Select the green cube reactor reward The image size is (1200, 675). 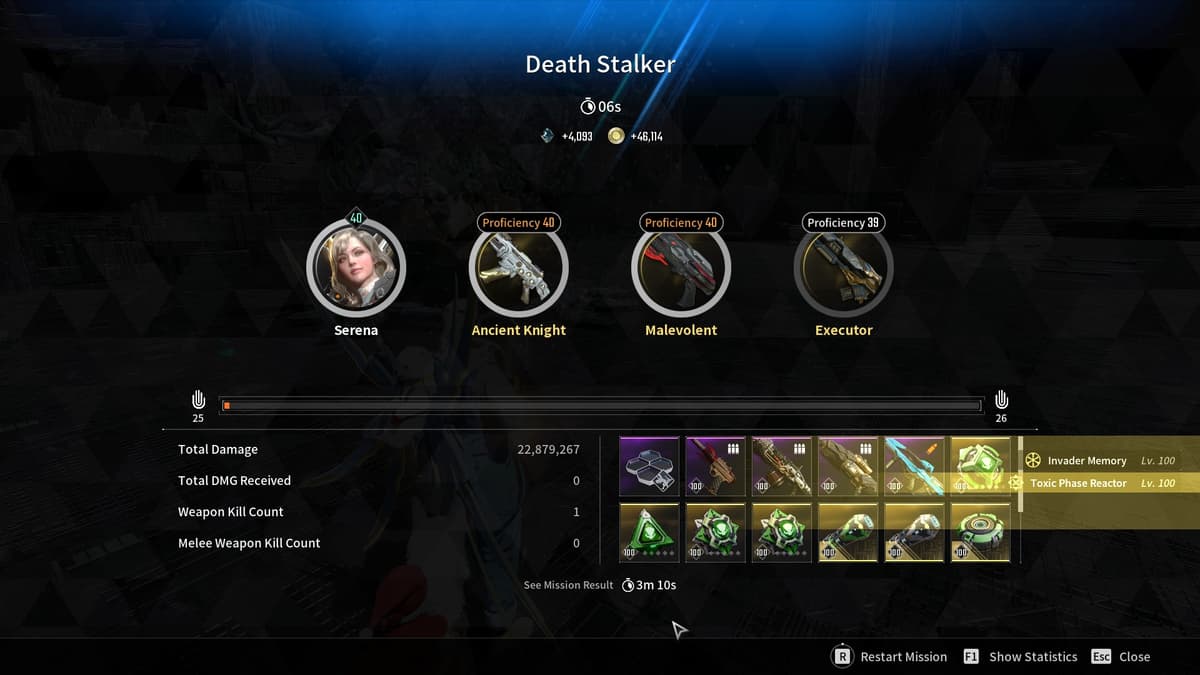point(980,466)
